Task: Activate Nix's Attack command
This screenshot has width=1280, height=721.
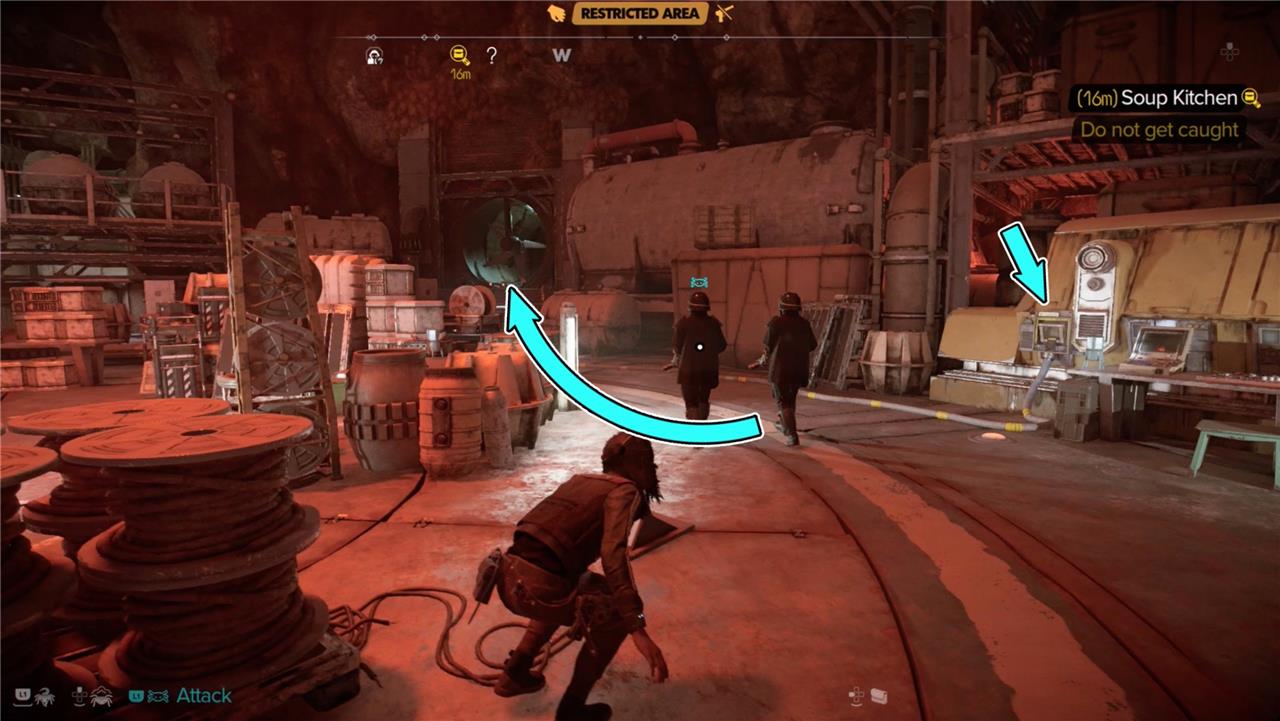Action: pos(203,695)
